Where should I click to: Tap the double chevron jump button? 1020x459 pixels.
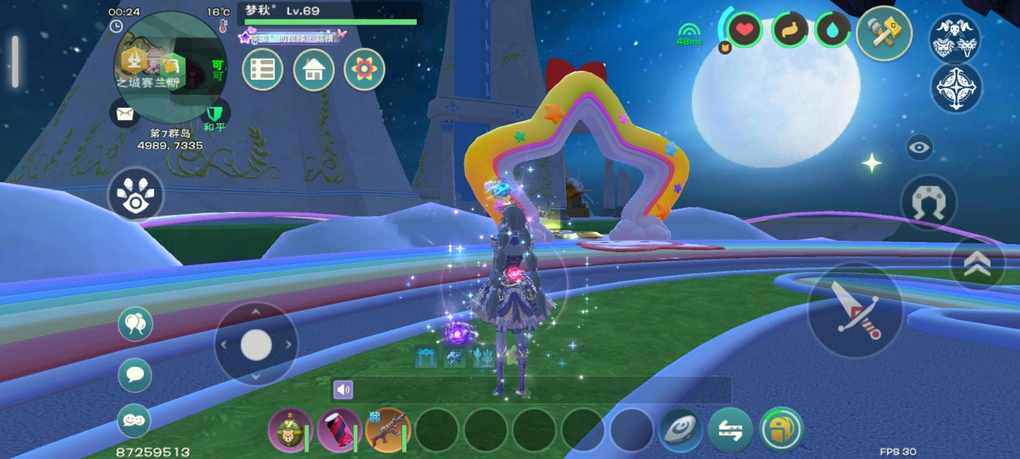click(977, 263)
